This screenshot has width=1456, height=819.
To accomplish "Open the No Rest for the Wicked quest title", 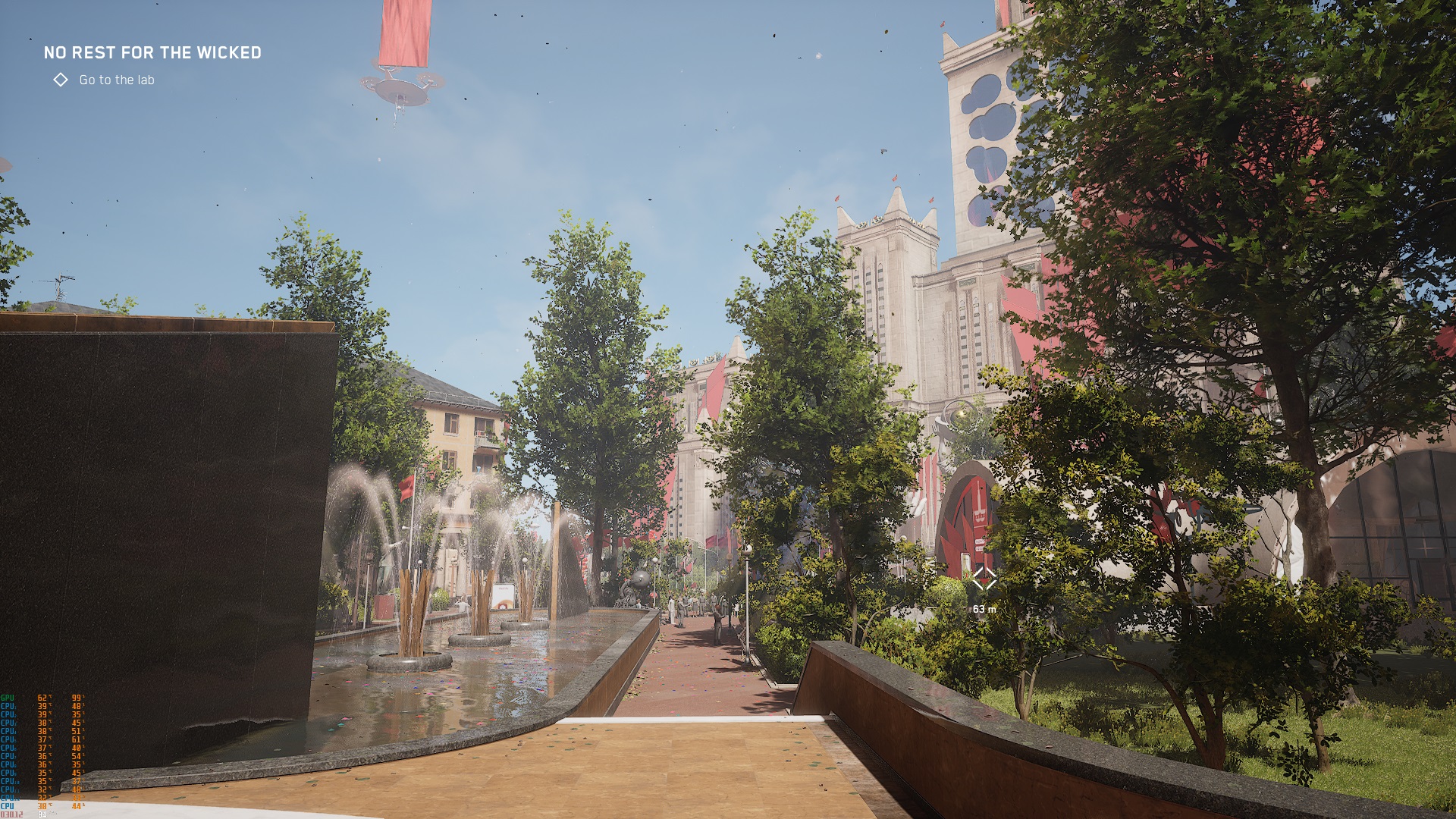I will (152, 52).
